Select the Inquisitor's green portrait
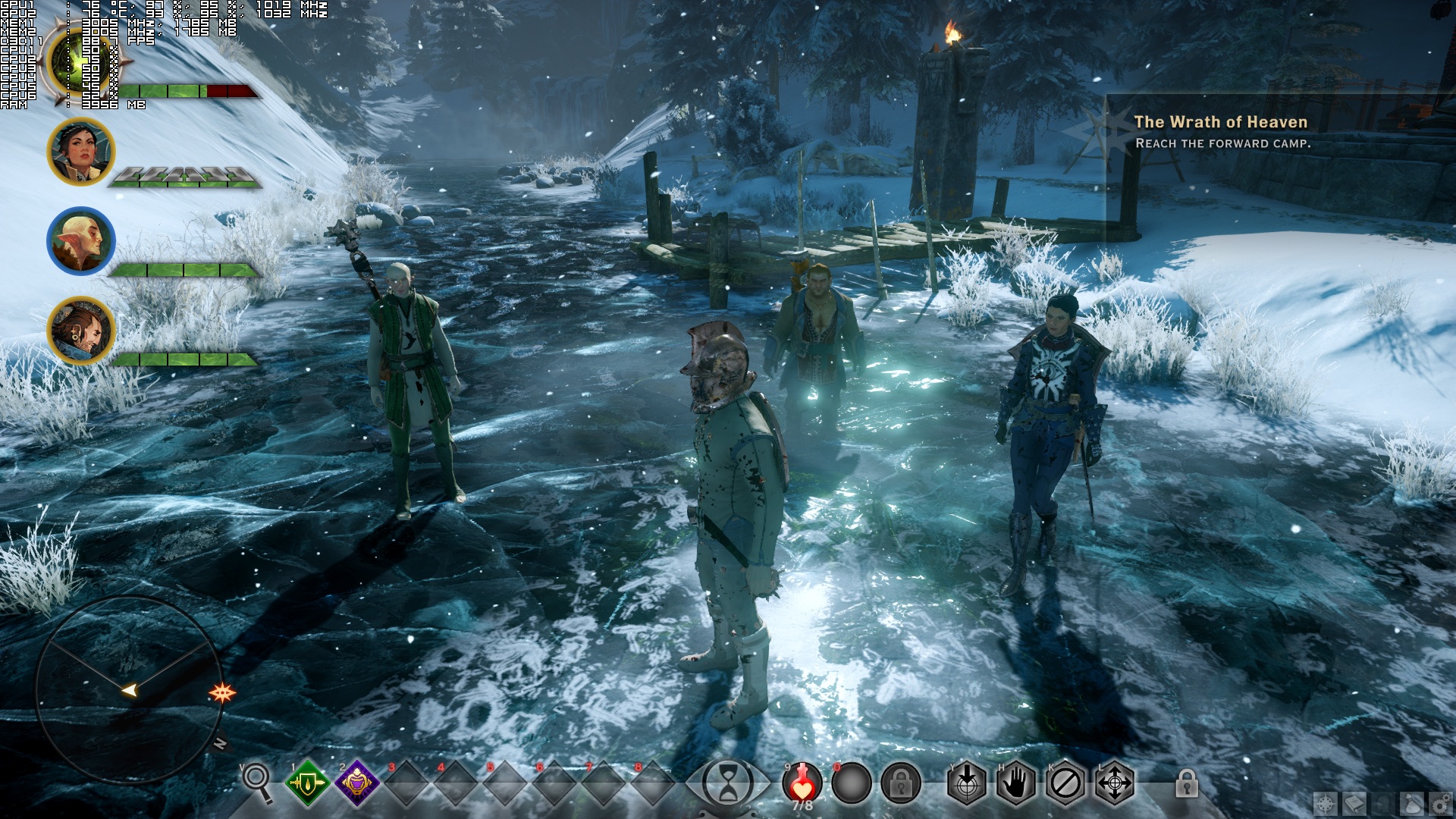This screenshot has height=819, width=1456. click(x=76, y=61)
